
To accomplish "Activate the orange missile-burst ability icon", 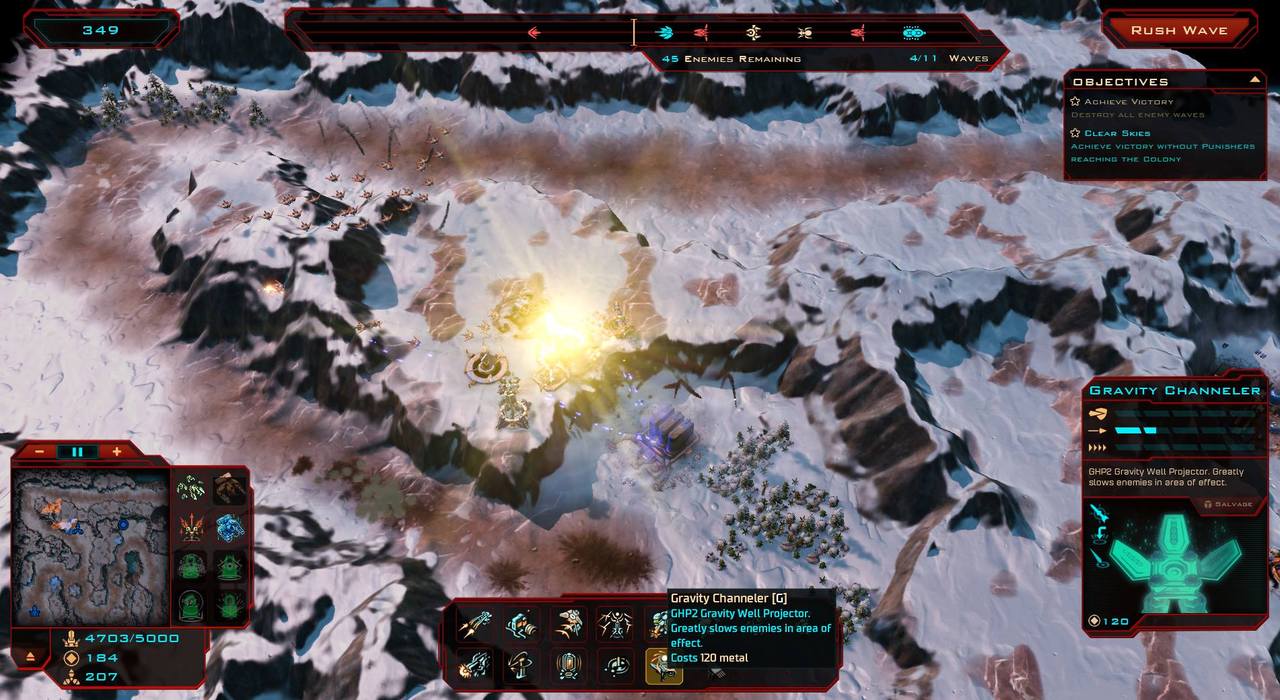I will click(x=191, y=527).
